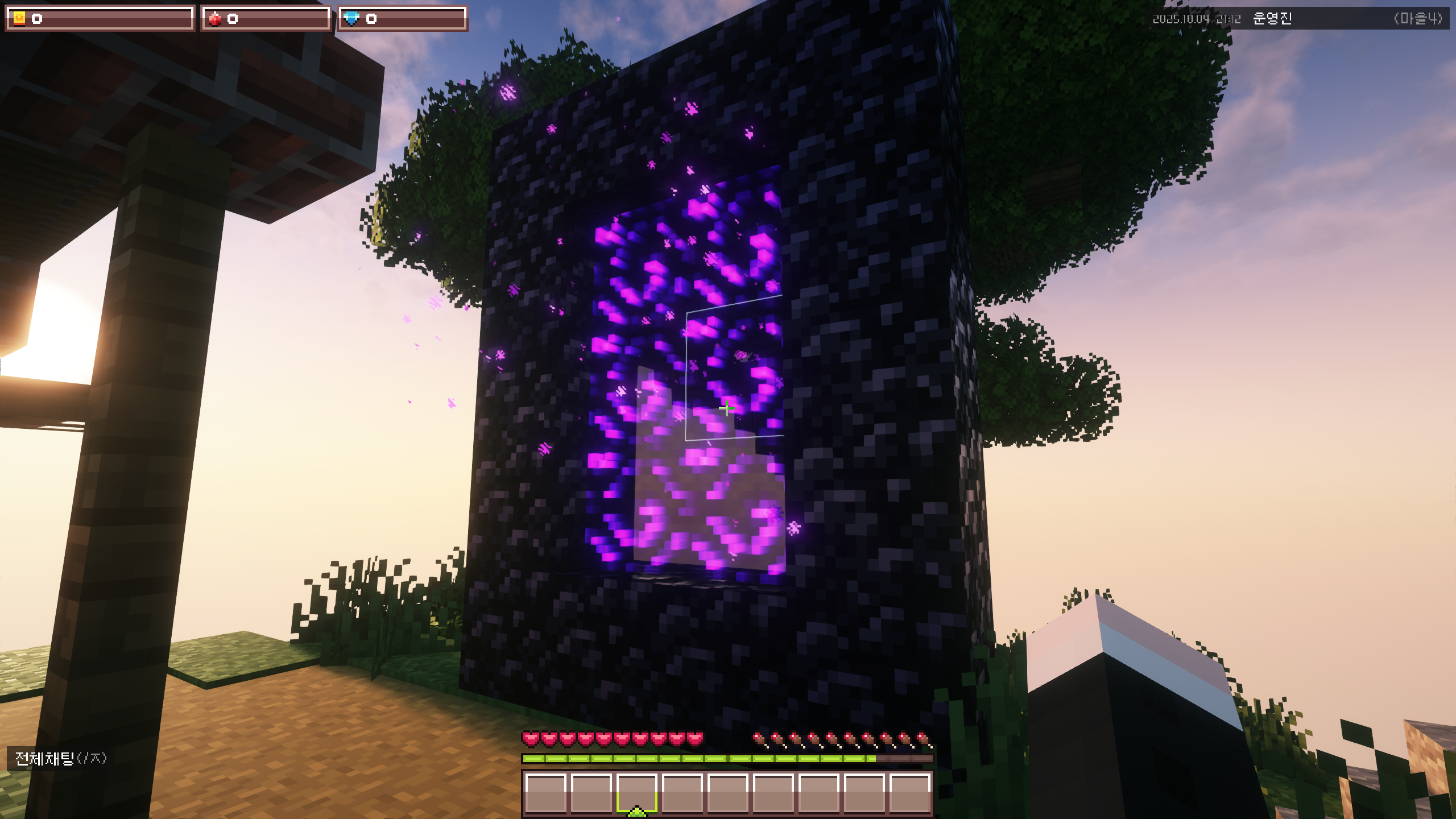Image resolution: width=1456 pixels, height=819 pixels.
Task: Select the green-highlighted hotbar slot
Action: pyautogui.click(x=636, y=792)
